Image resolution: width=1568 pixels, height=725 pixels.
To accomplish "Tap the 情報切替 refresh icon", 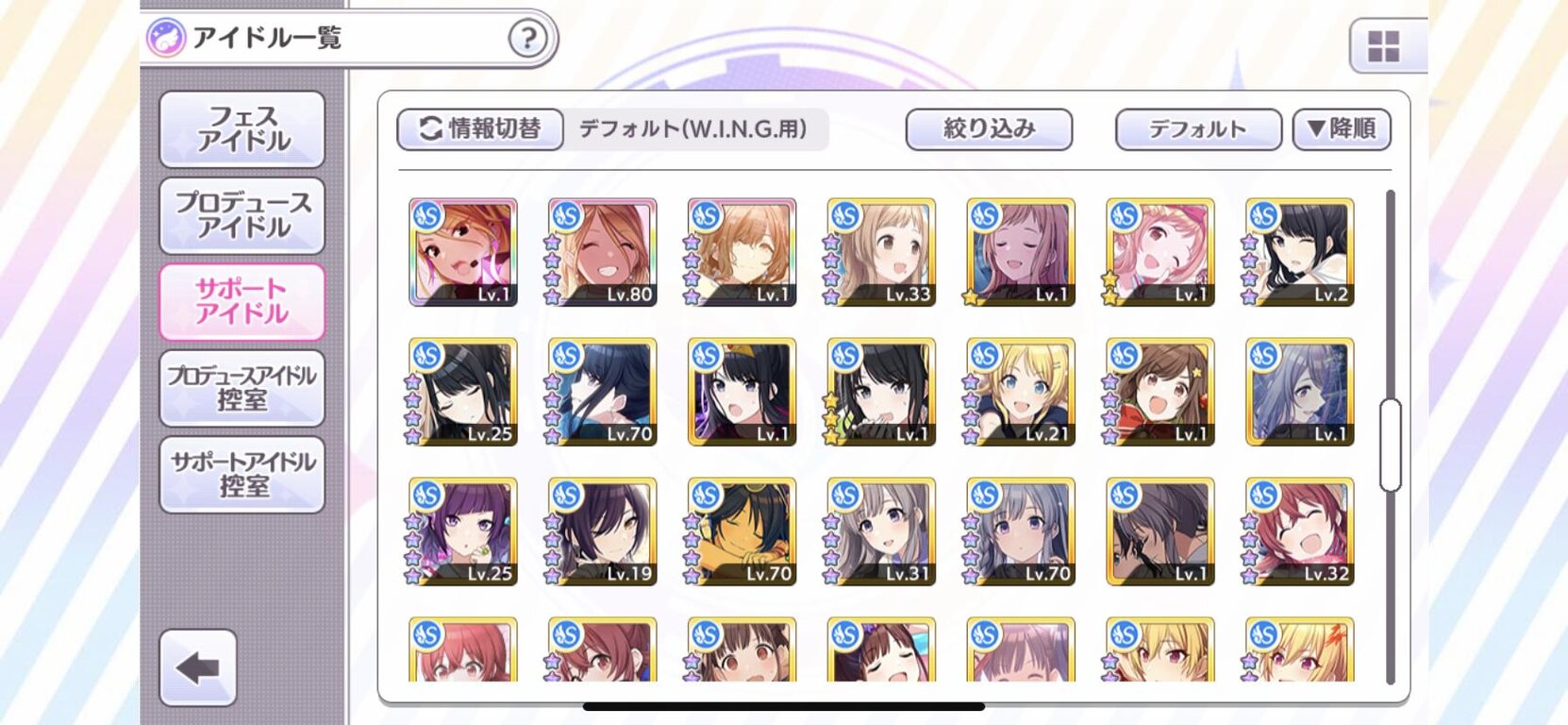I will (x=430, y=129).
